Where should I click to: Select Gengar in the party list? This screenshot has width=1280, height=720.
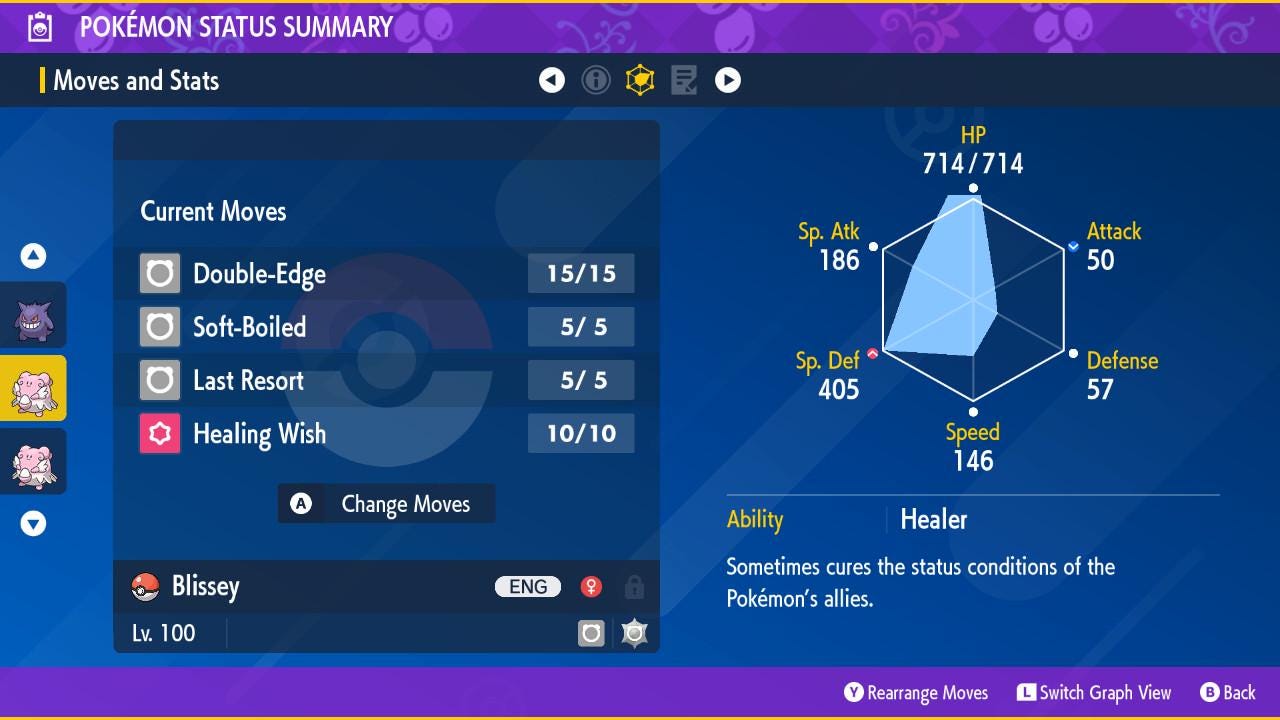tap(33, 315)
